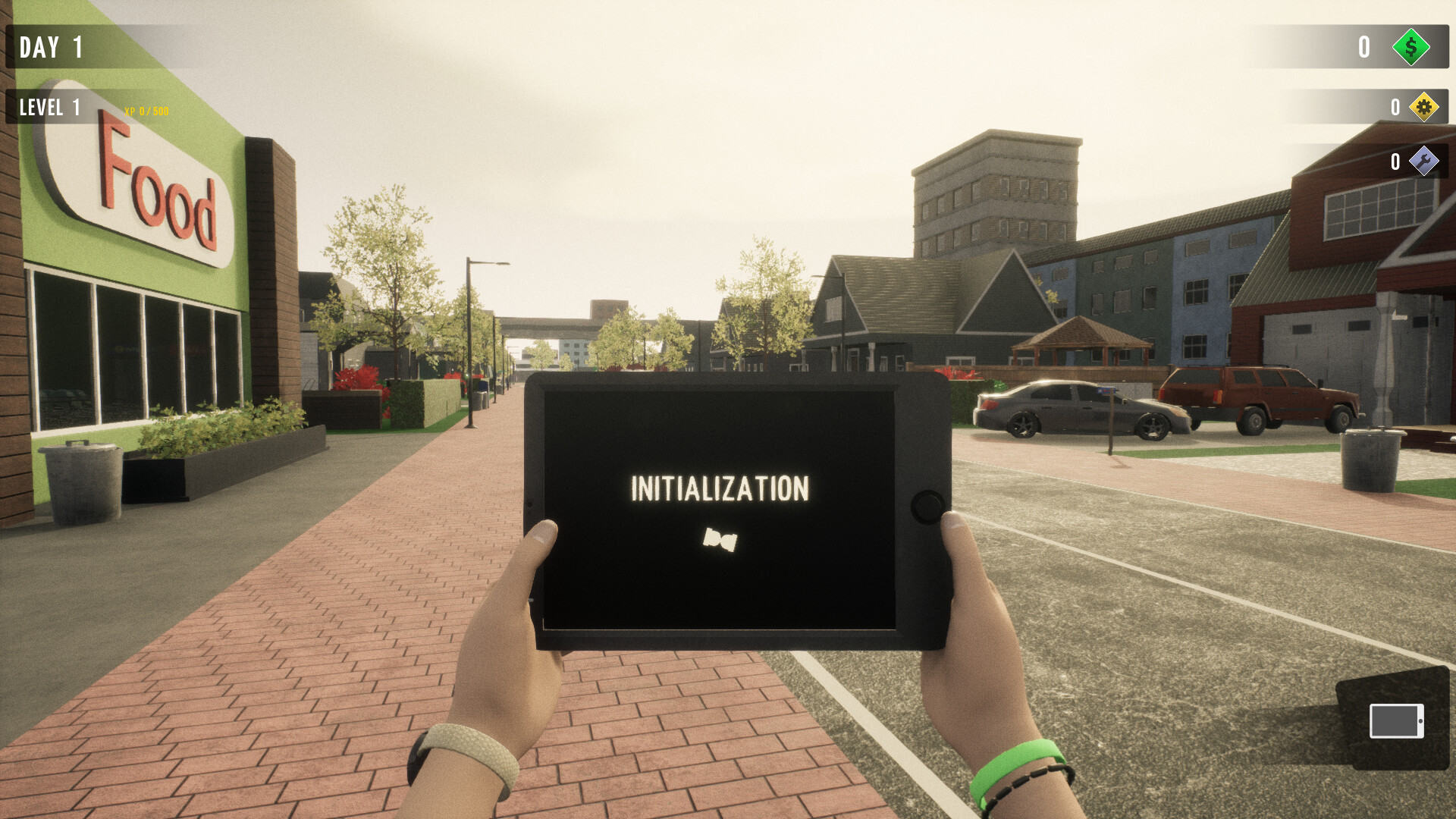Click the XP 0/500 progress bar
Viewport: 1456px width, 819px height.
(146, 111)
